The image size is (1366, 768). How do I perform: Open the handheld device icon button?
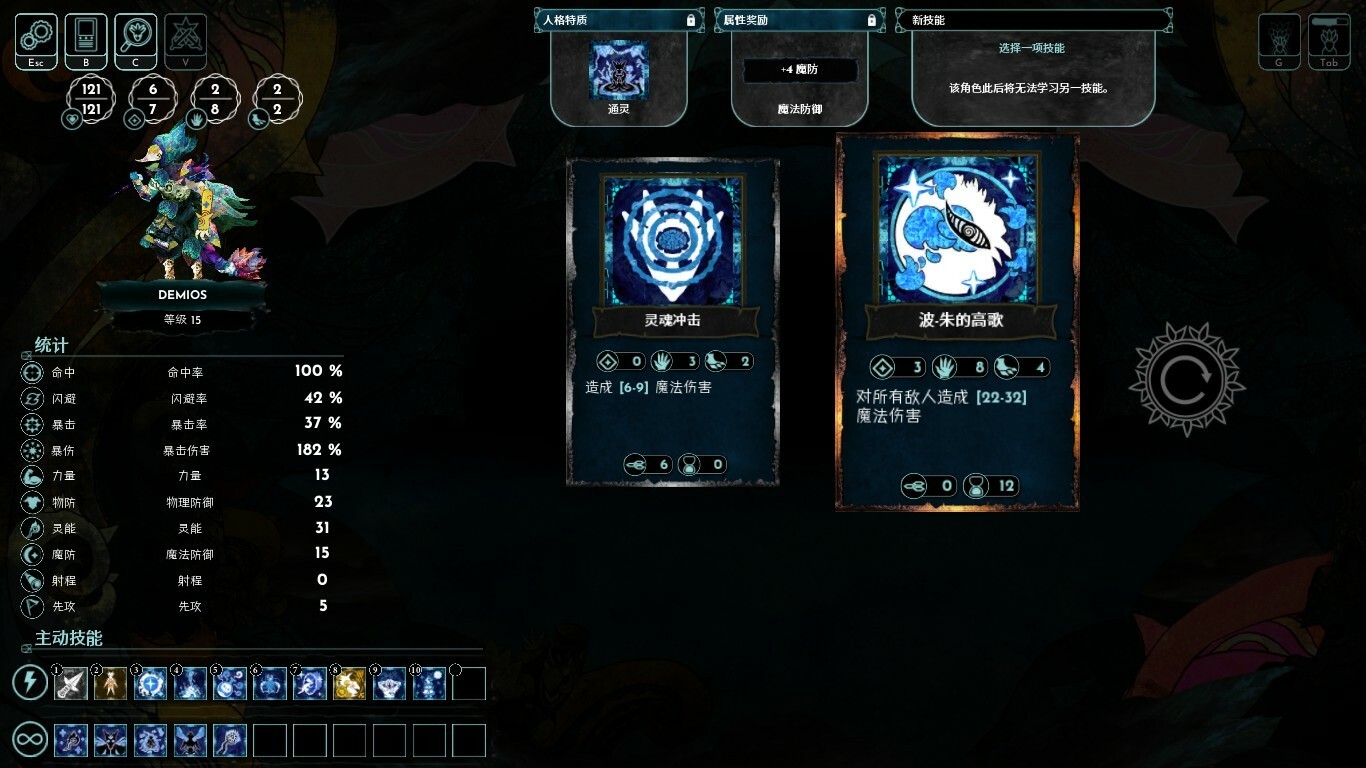coord(86,40)
